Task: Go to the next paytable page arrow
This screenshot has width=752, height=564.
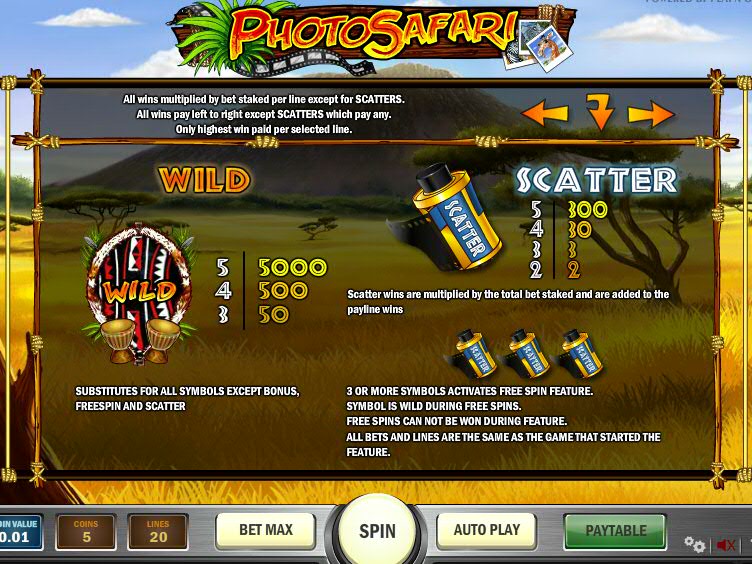Action: (x=651, y=114)
